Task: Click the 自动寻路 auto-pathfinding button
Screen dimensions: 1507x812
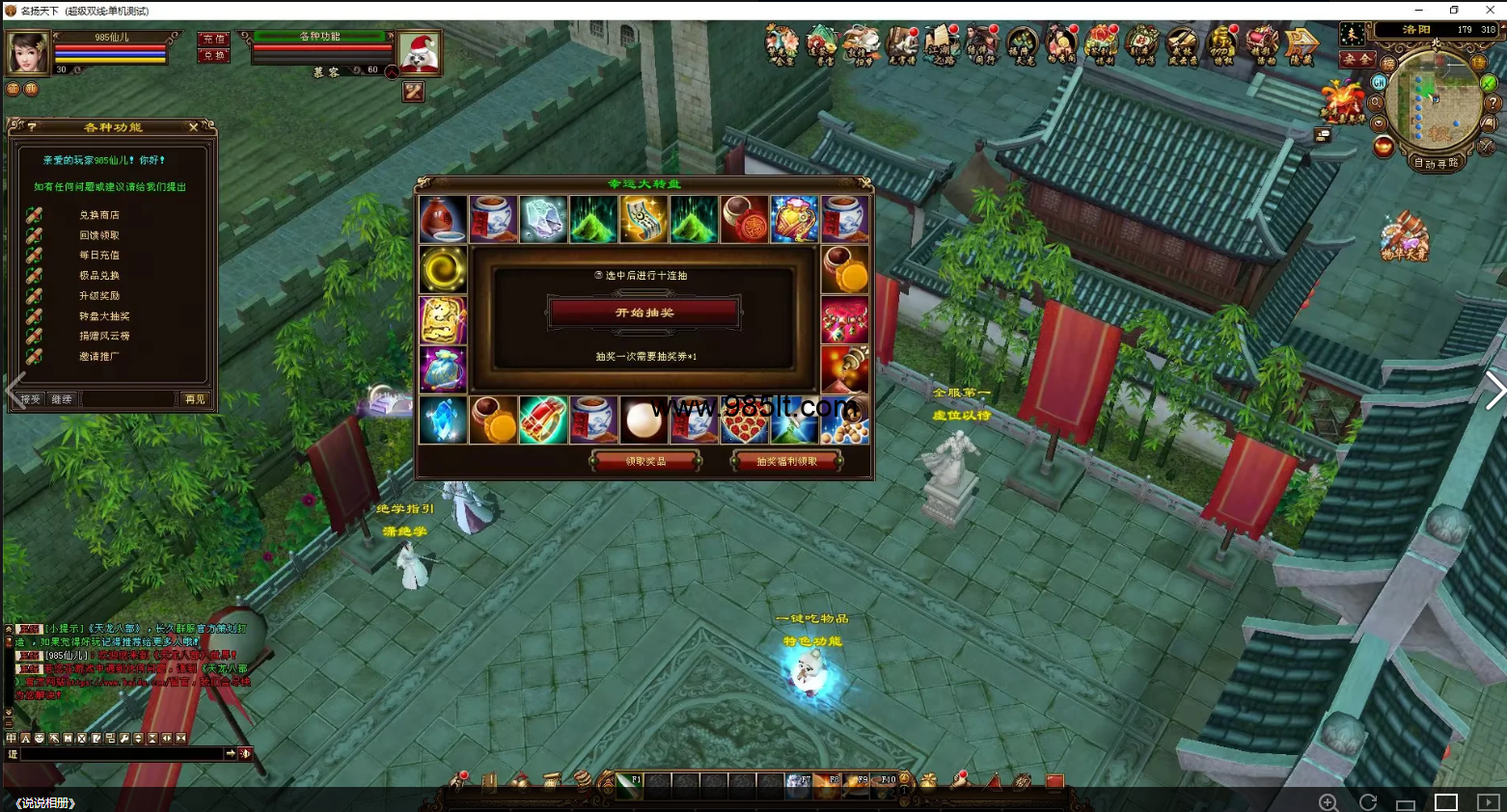Action: click(1436, 163)
